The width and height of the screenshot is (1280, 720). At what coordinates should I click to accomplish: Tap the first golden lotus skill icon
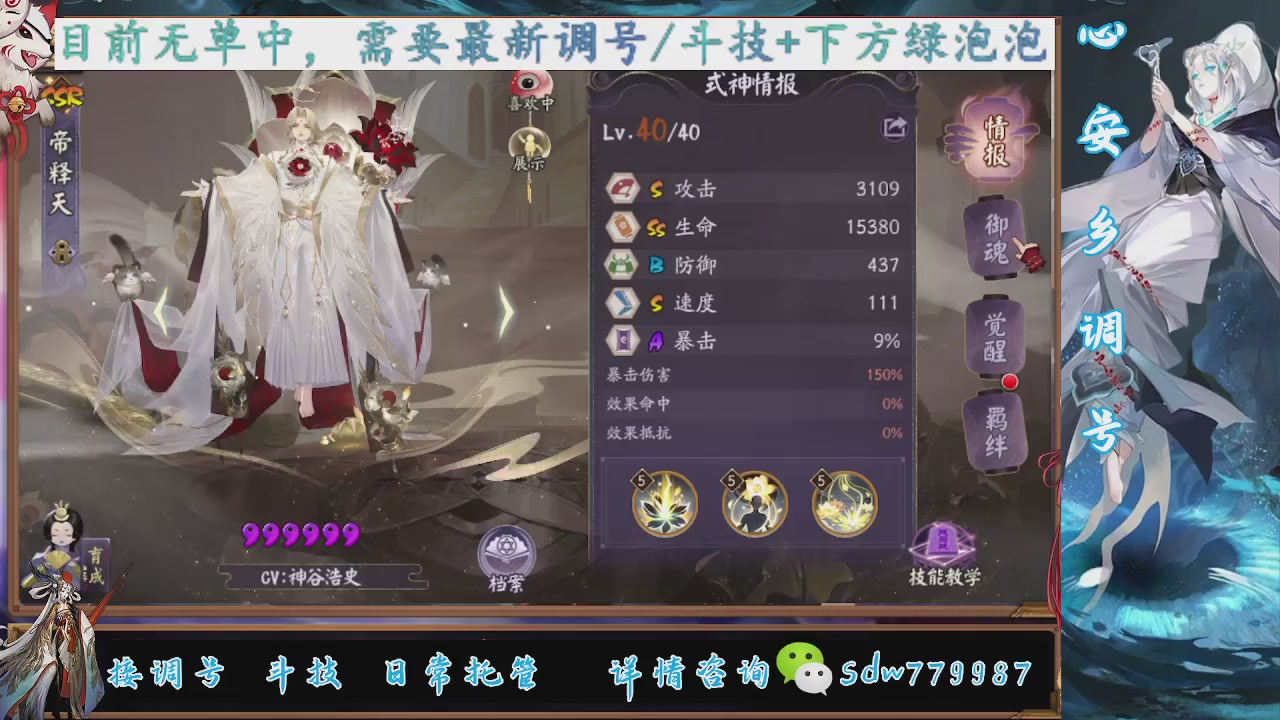(x=663, y=505)
